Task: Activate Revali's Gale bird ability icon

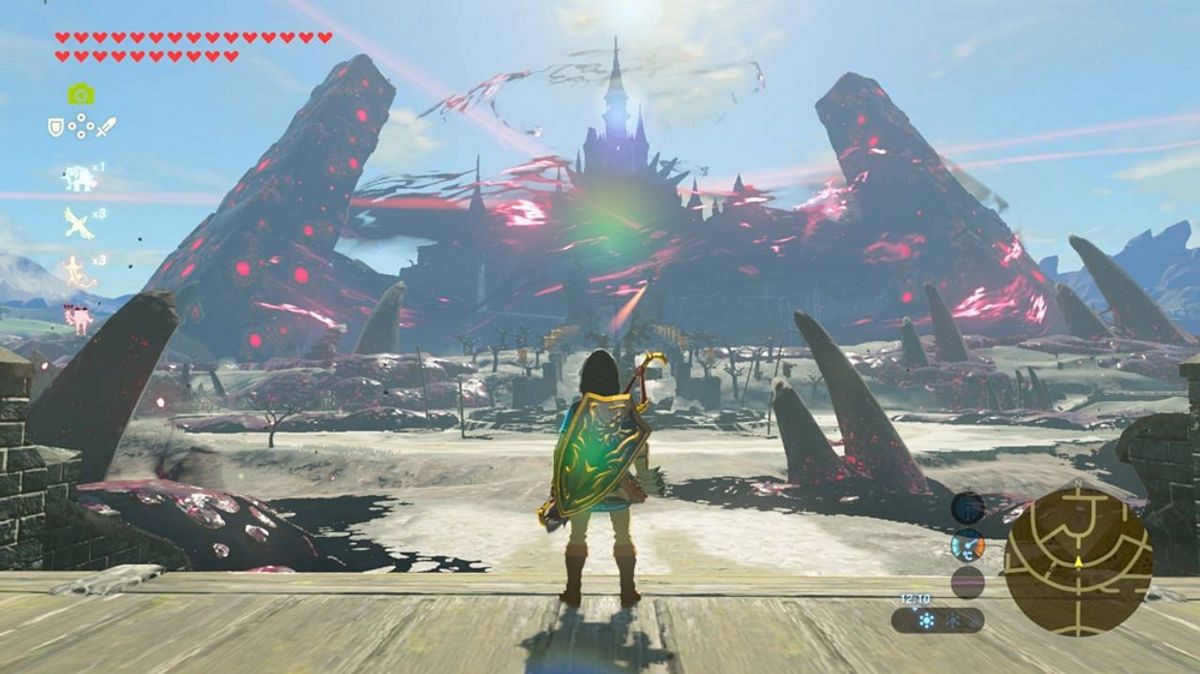Action: [79, 223]
